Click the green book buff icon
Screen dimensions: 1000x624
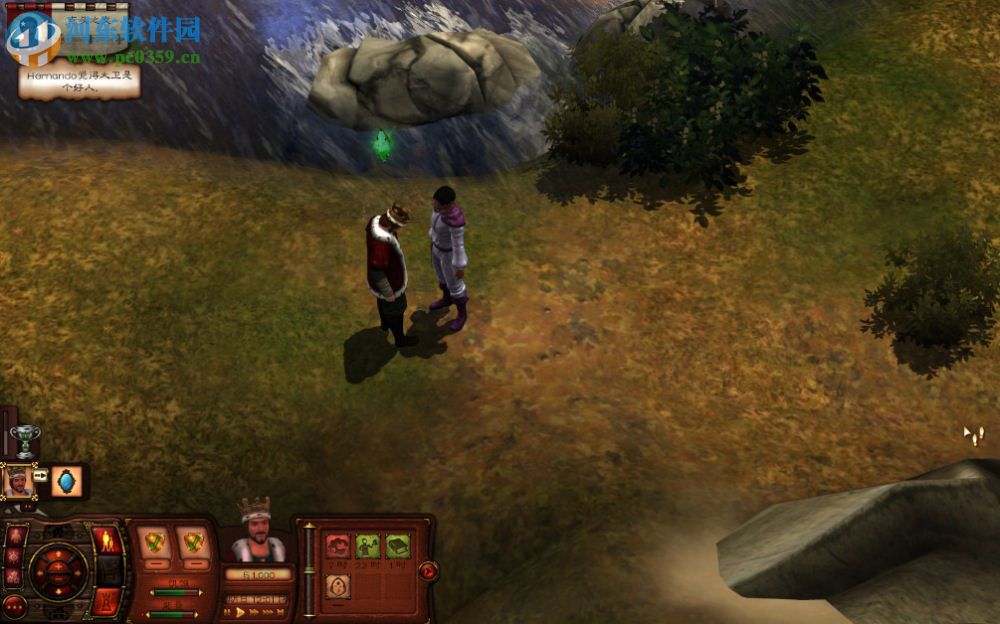398,546
